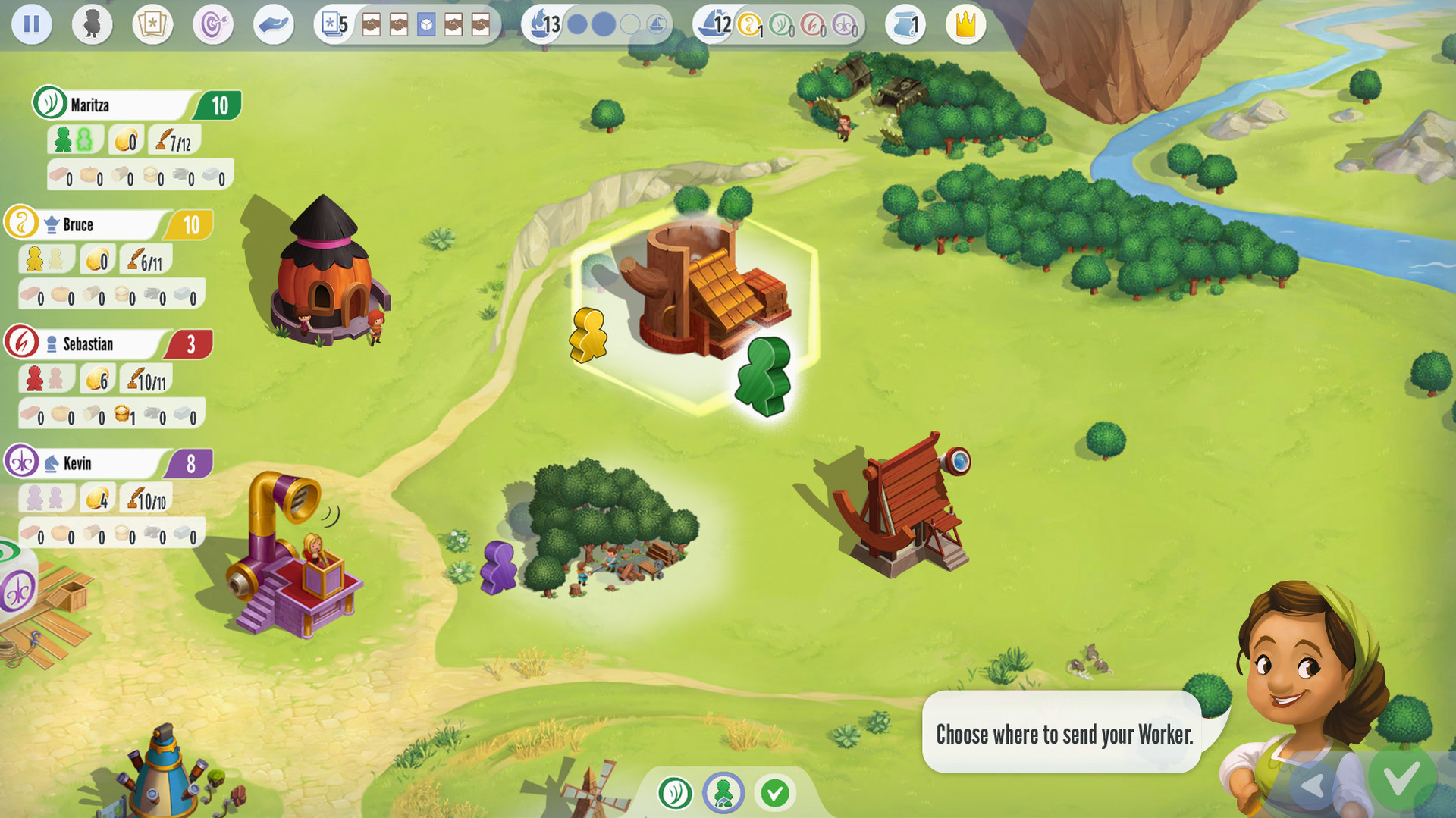Click the Pause button

[x=32, y=25]
